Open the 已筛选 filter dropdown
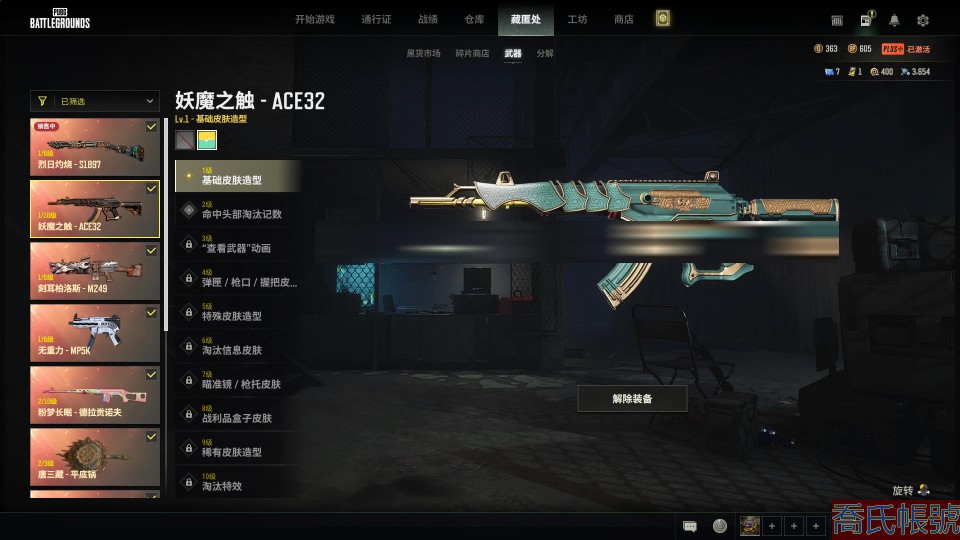The image size is (960, 540). (95, 101)
